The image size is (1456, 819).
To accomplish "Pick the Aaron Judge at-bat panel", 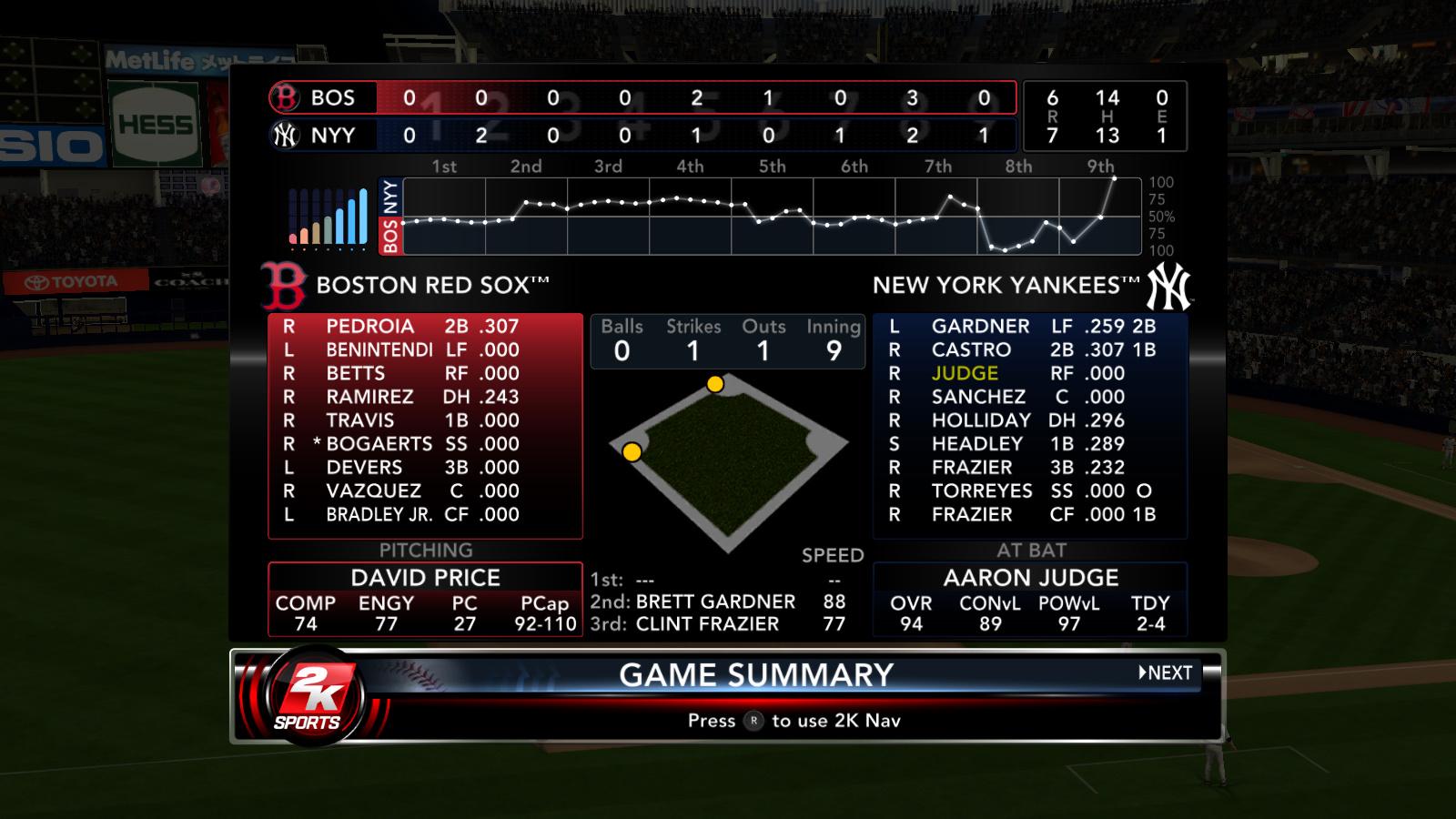I will [x=1030, y=599].
